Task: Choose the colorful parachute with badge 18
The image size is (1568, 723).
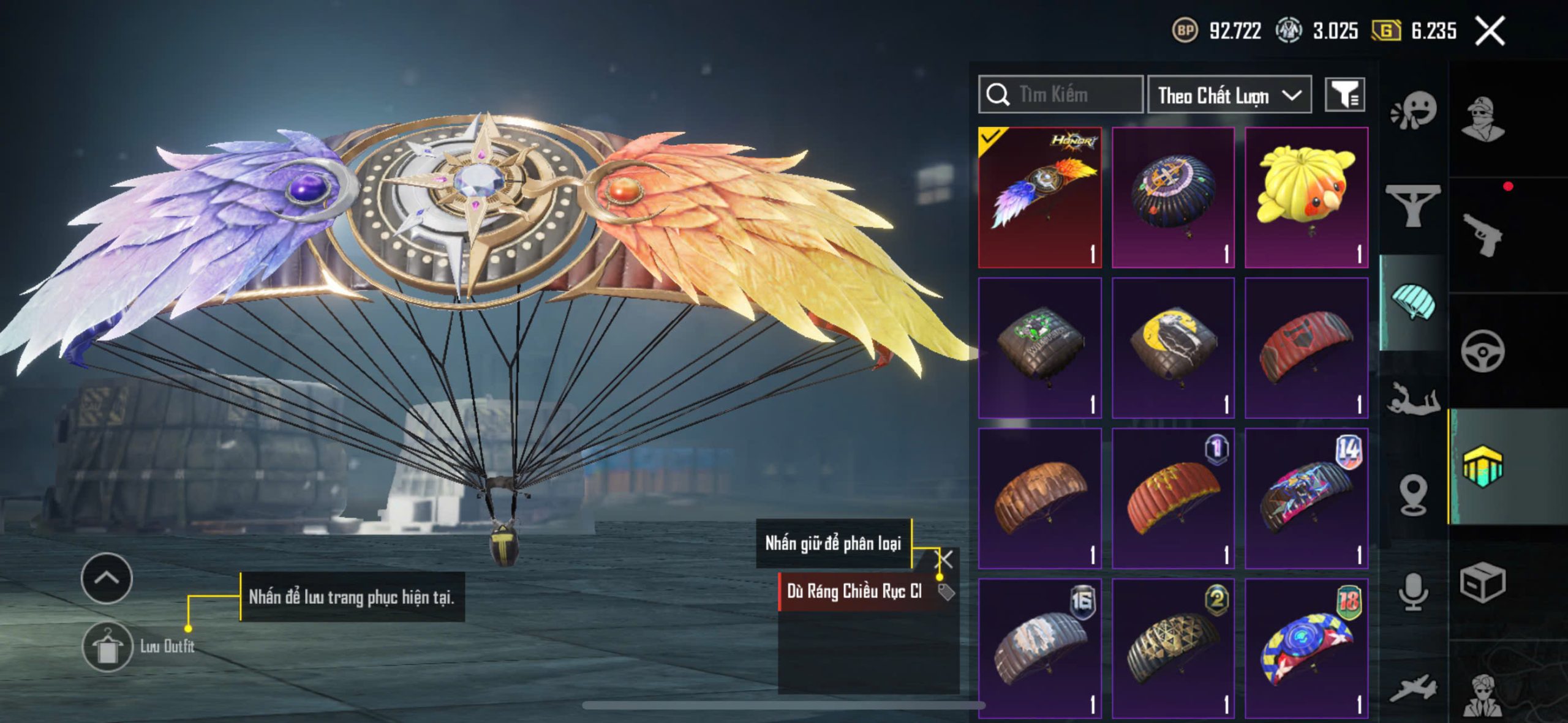Action: click(x=1306, y=648)
